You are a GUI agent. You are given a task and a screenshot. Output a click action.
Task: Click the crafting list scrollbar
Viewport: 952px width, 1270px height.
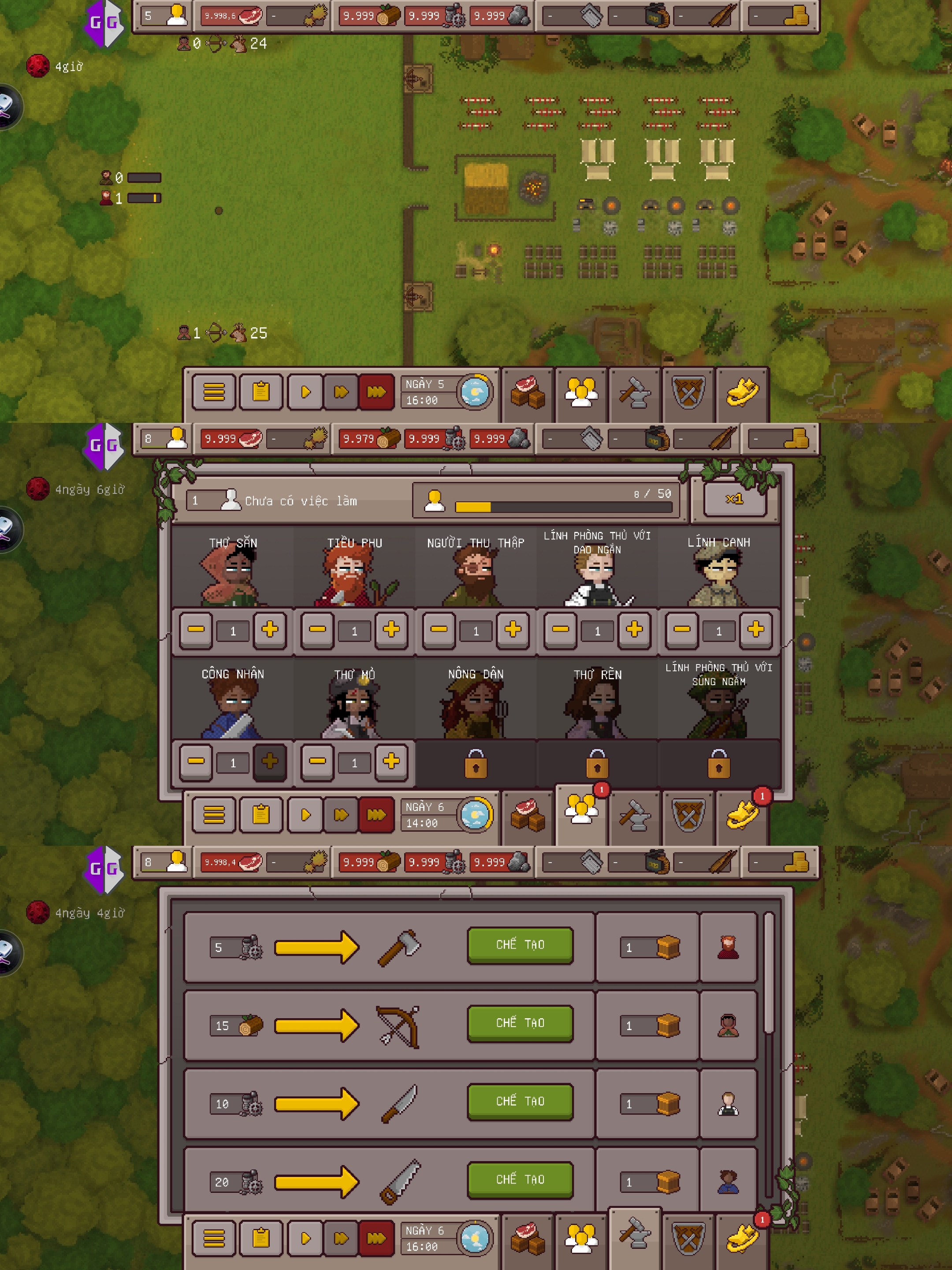click(769, 970)
